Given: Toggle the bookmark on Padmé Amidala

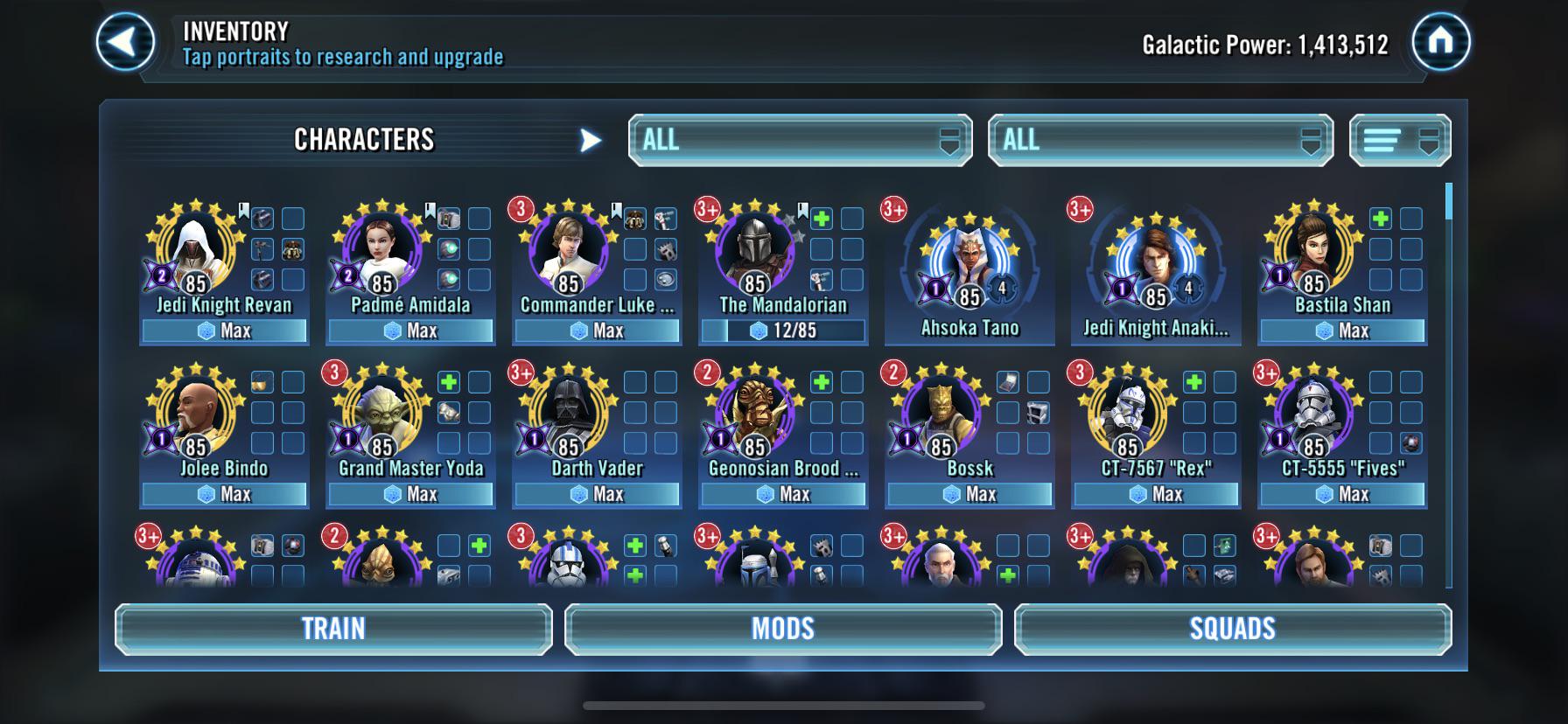Looking at the screenshot, I should 430,211.
